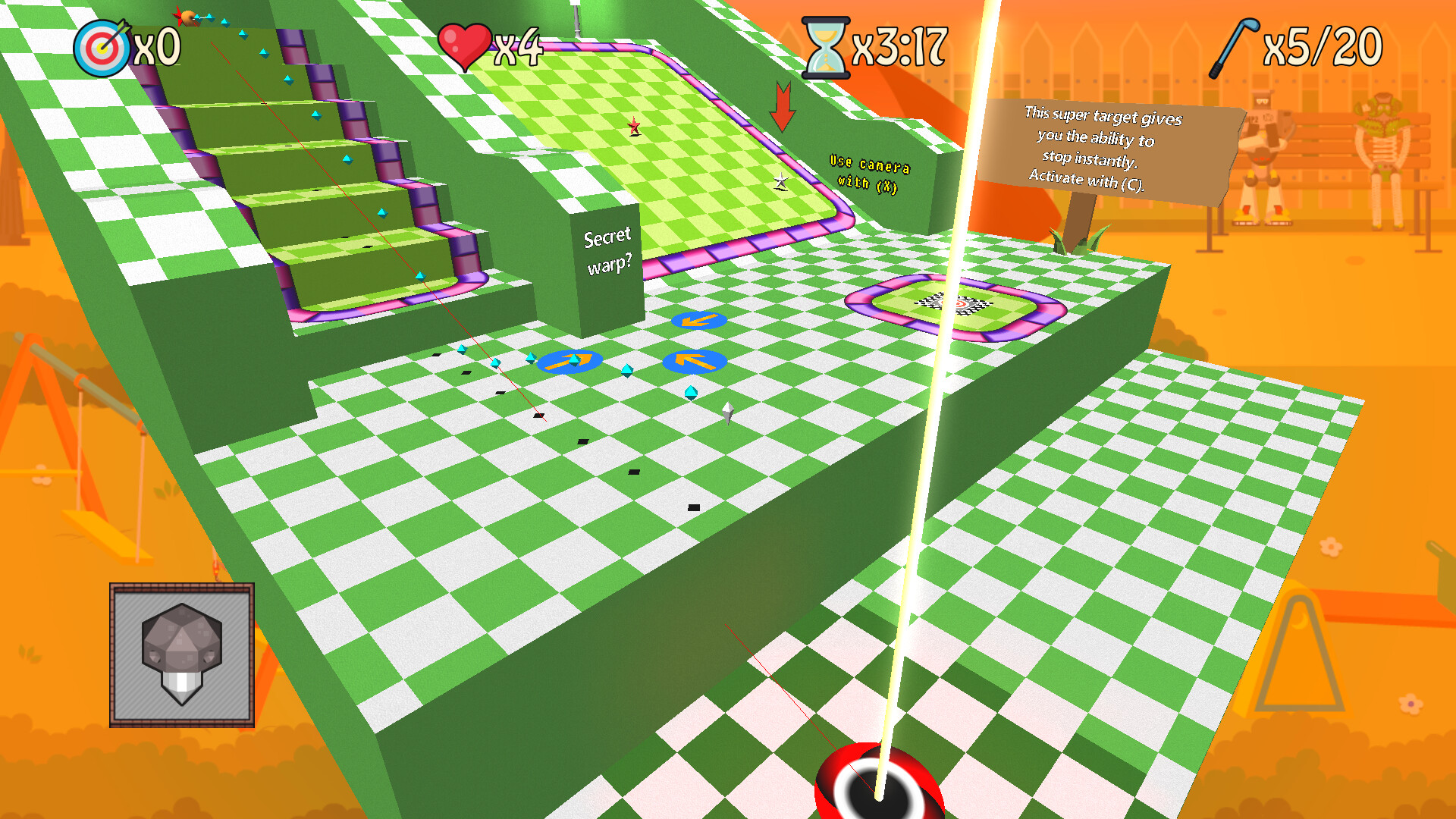
Task: Expand the Secret warp block
Action: coord(607,250)
